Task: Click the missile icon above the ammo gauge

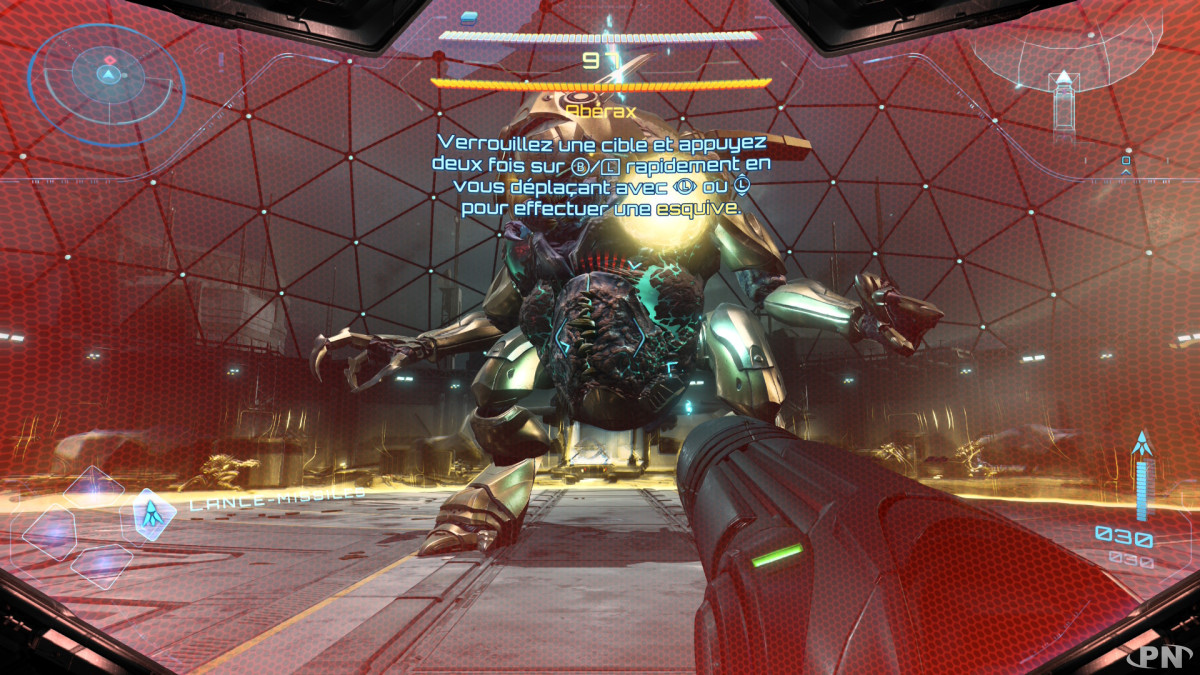Action: click(1141, 443)
